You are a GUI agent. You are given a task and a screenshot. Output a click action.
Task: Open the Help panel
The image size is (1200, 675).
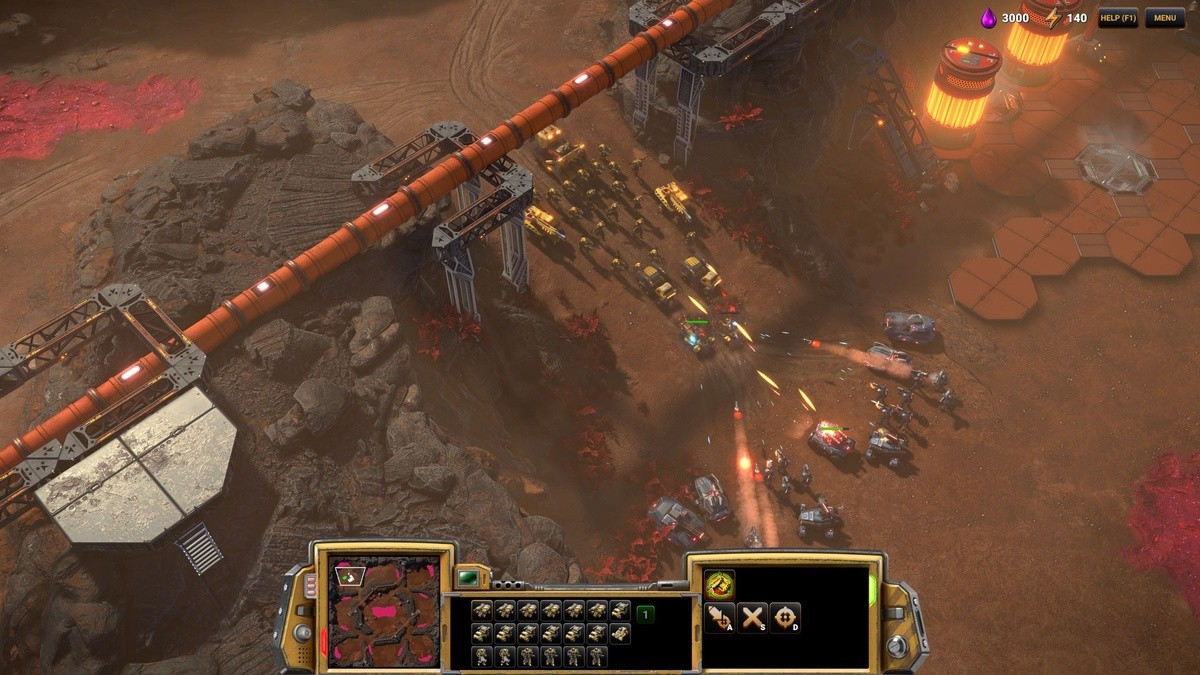coord(1117,18)
